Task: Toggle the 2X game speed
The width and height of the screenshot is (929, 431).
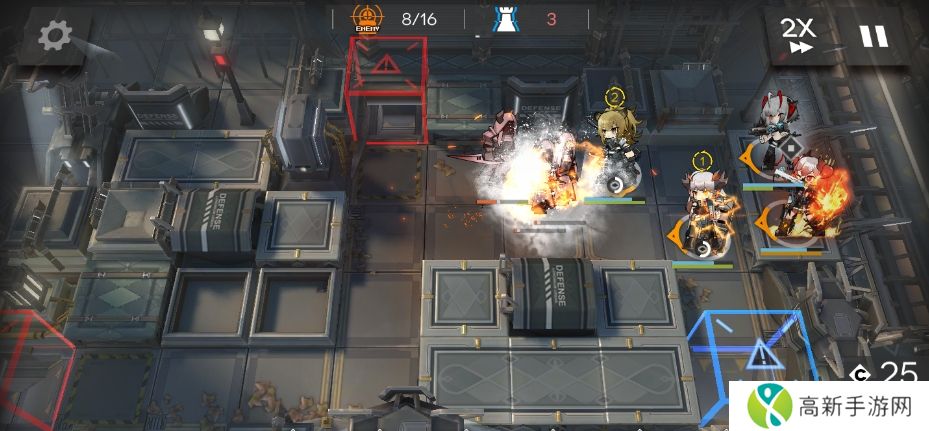Action: 799,35
